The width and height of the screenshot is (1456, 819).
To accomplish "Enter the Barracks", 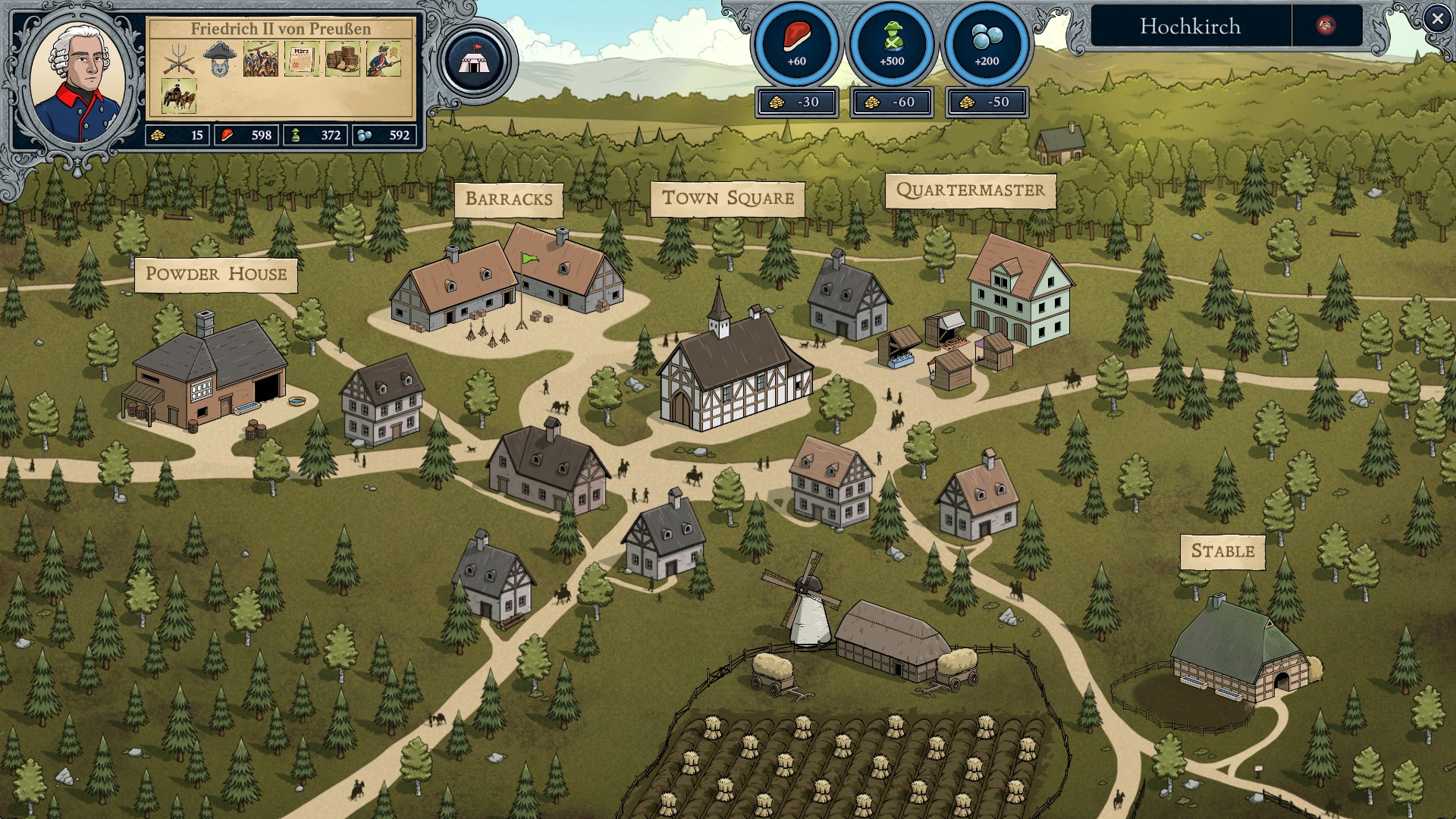I will point(509,199).
